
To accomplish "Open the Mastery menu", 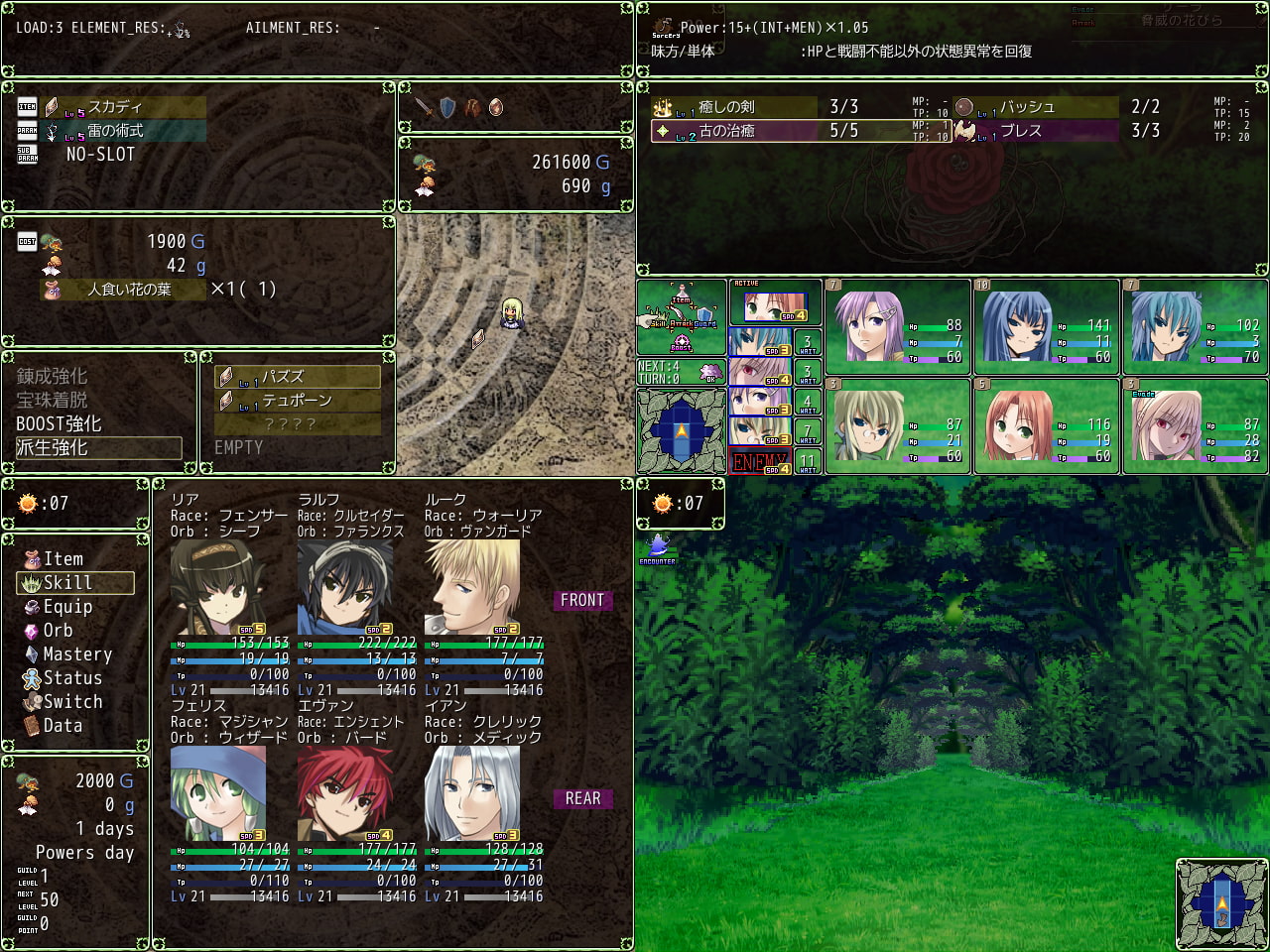I will click(x=76, y=654).
